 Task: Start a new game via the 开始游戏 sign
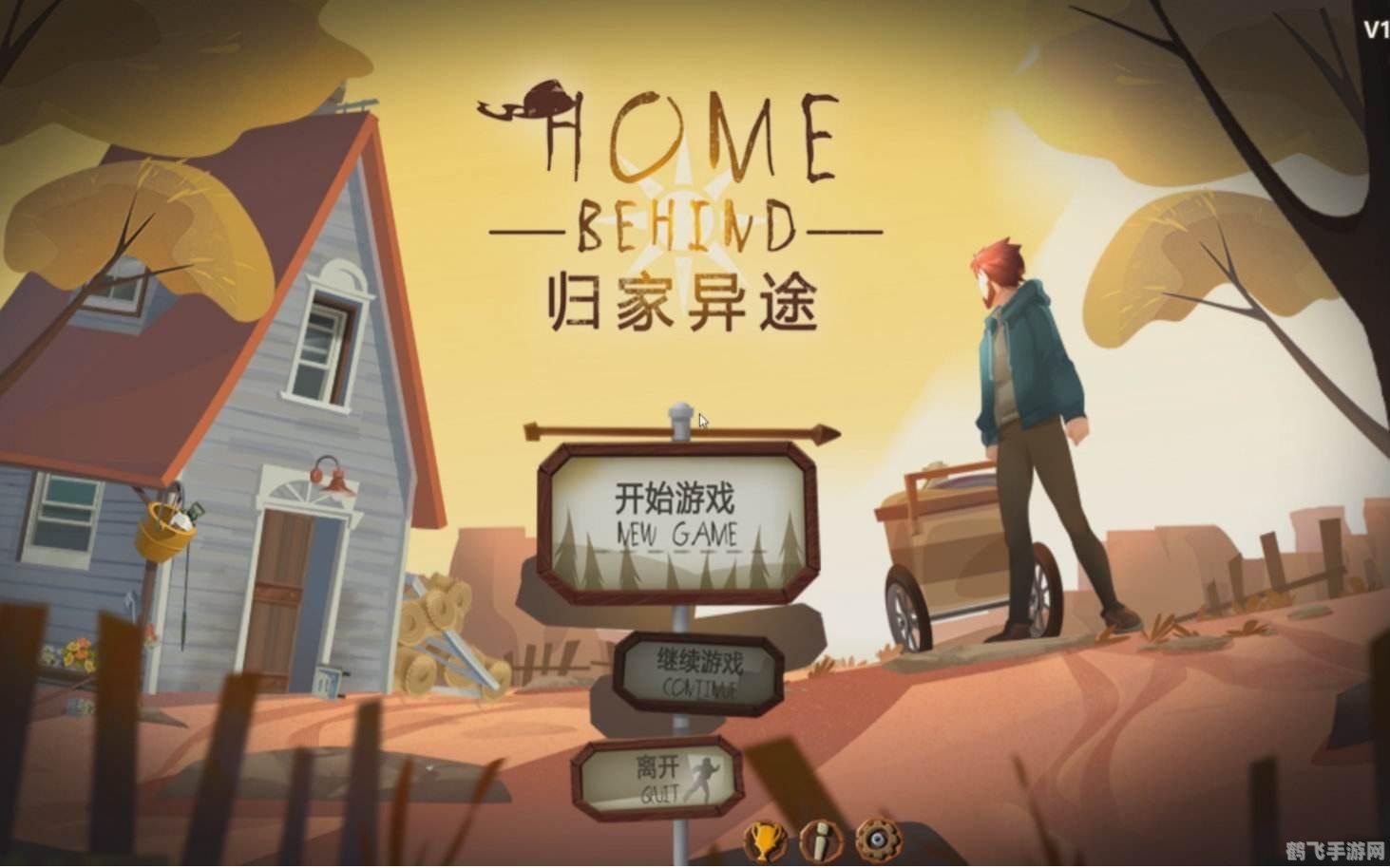[x=676, y=518]
